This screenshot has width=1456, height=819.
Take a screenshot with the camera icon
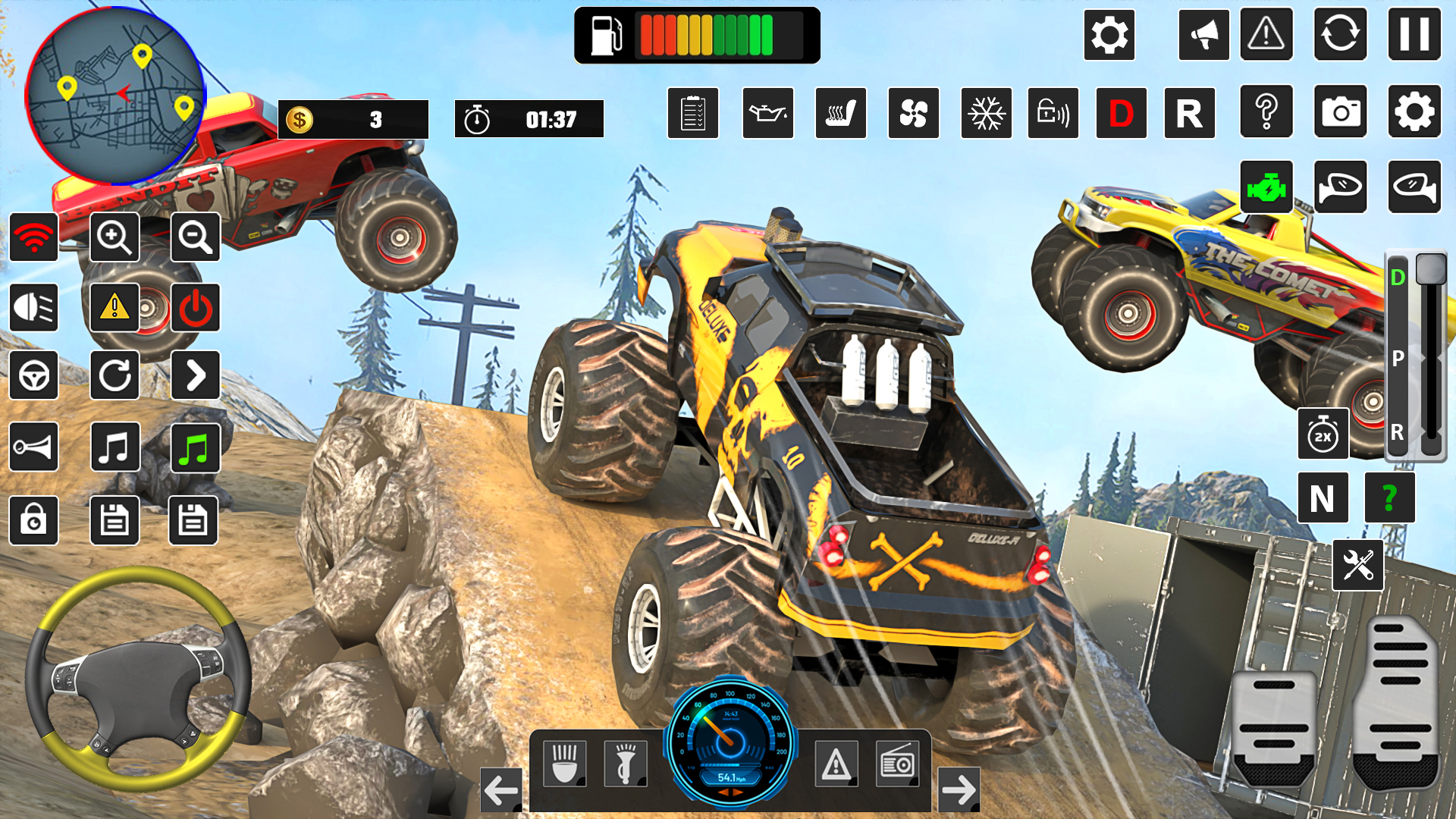(1341, 114)
